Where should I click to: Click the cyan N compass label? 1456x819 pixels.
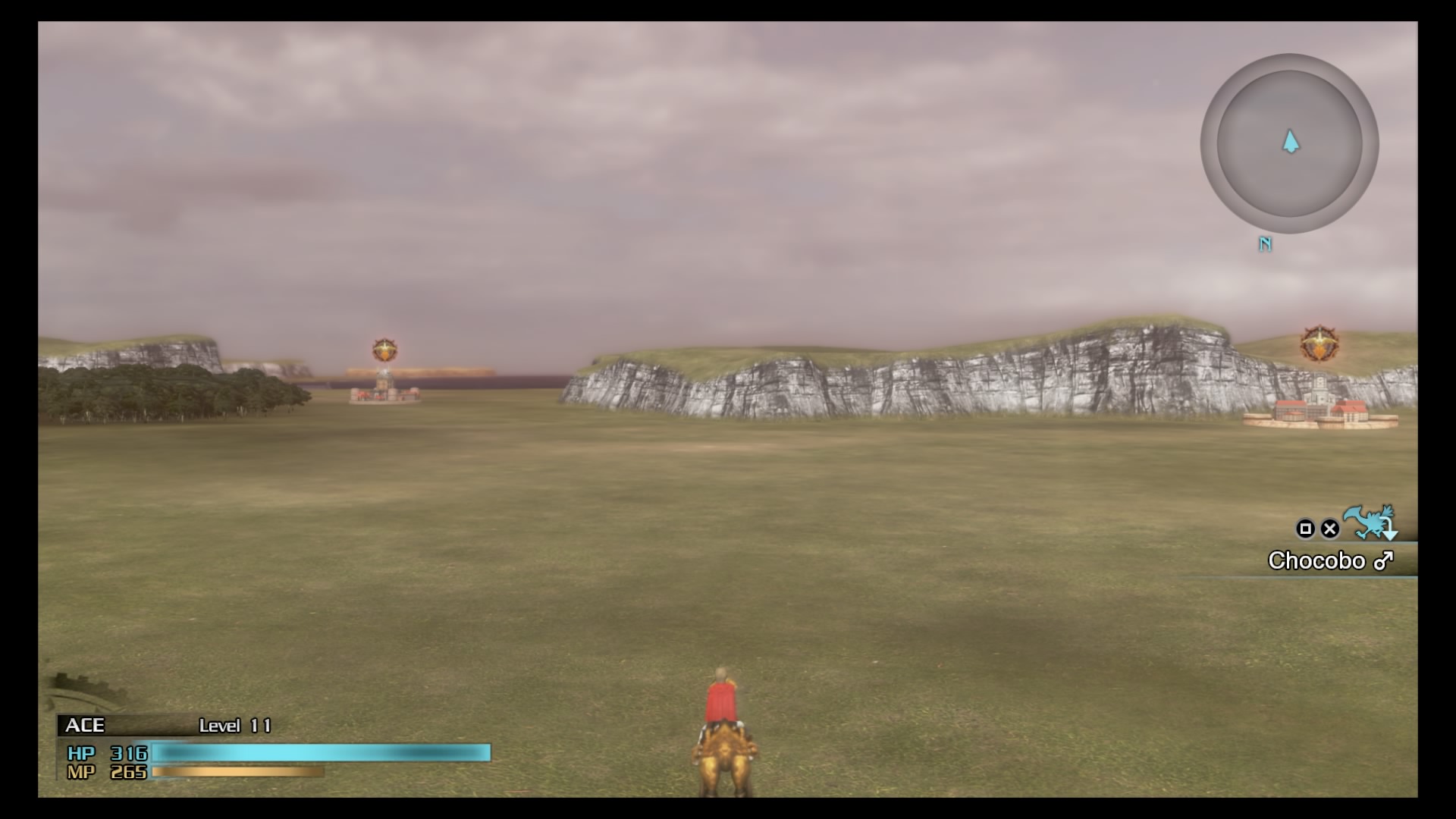(1265, 244)
